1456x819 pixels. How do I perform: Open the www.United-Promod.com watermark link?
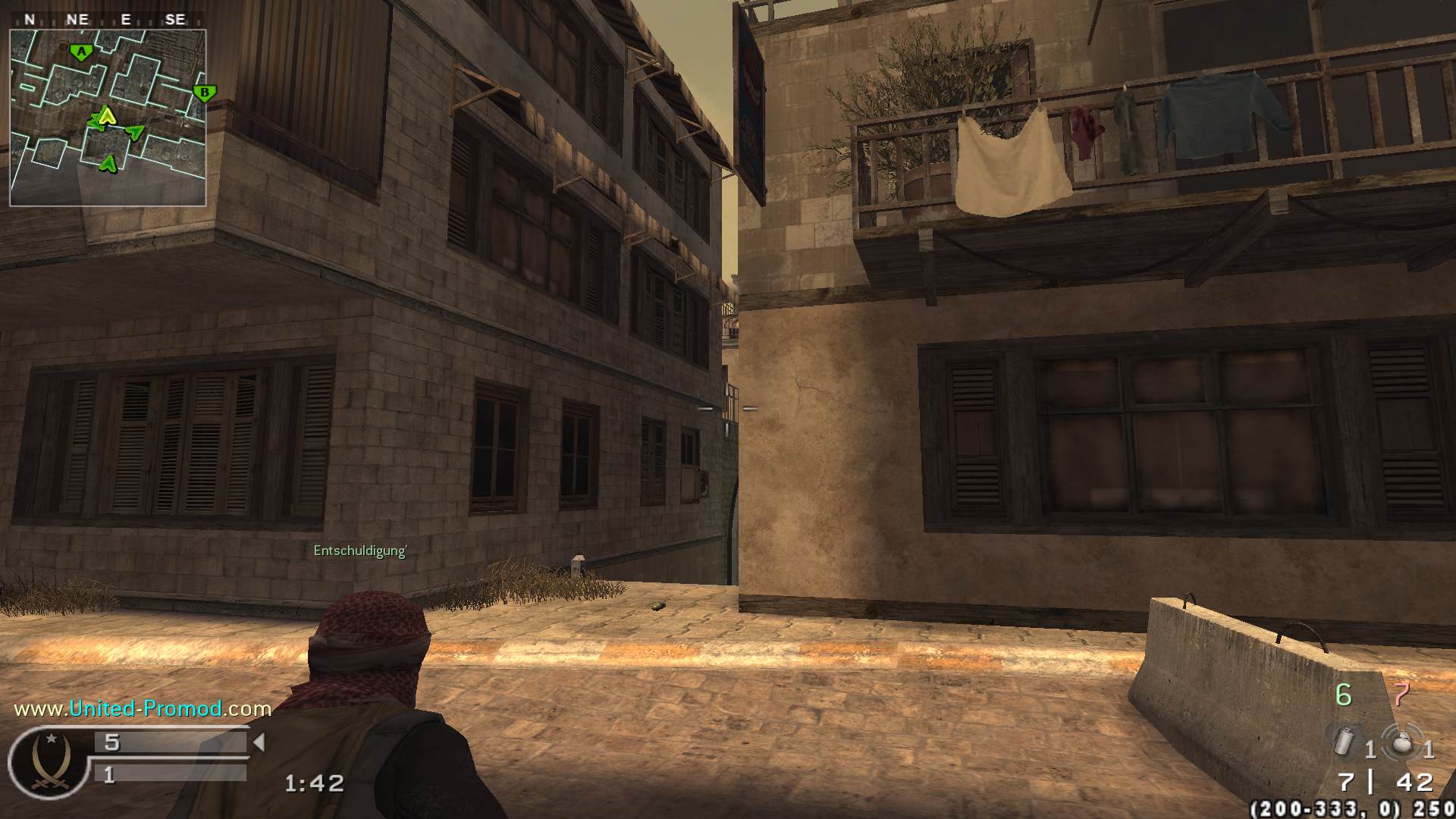[143, 708]
